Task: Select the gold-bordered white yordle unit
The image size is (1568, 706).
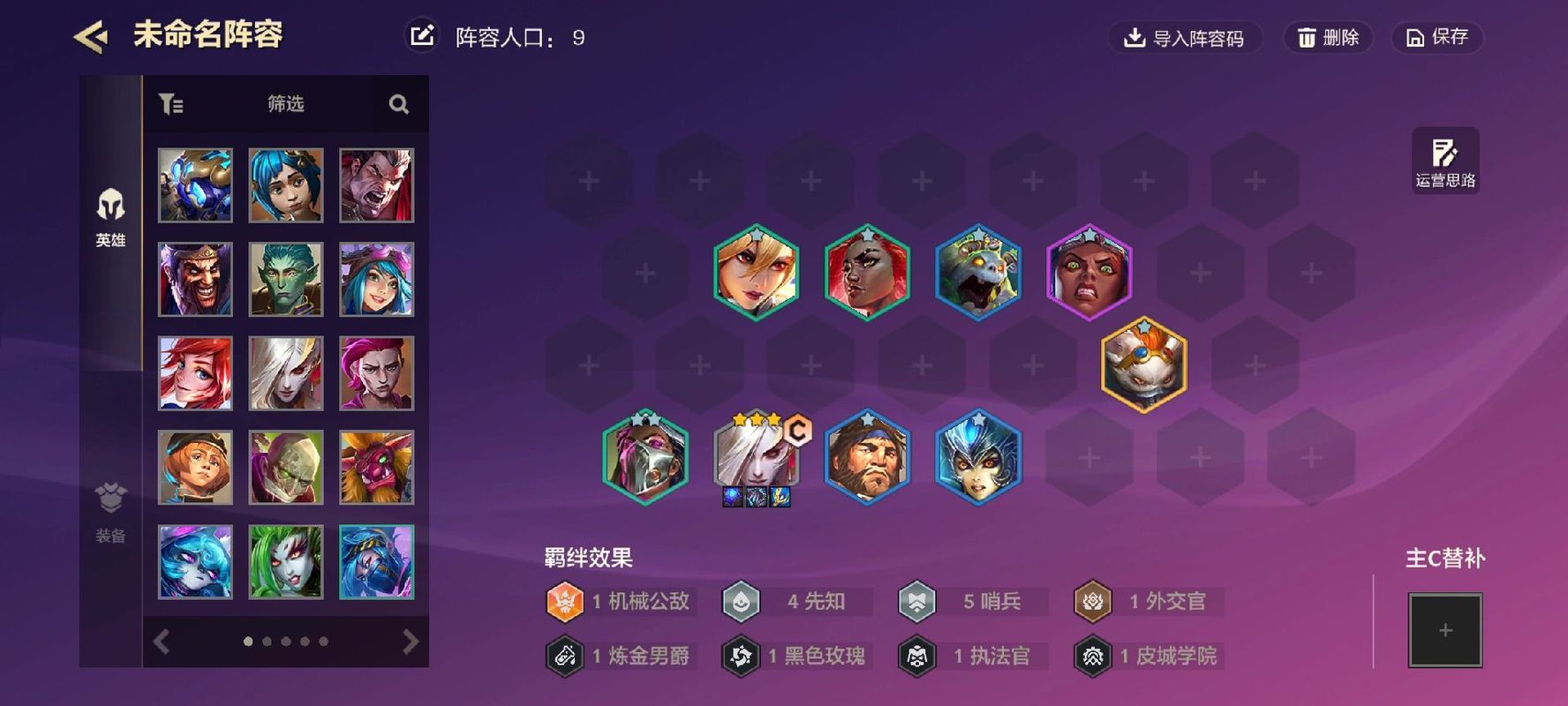Action: [1143, 364]
